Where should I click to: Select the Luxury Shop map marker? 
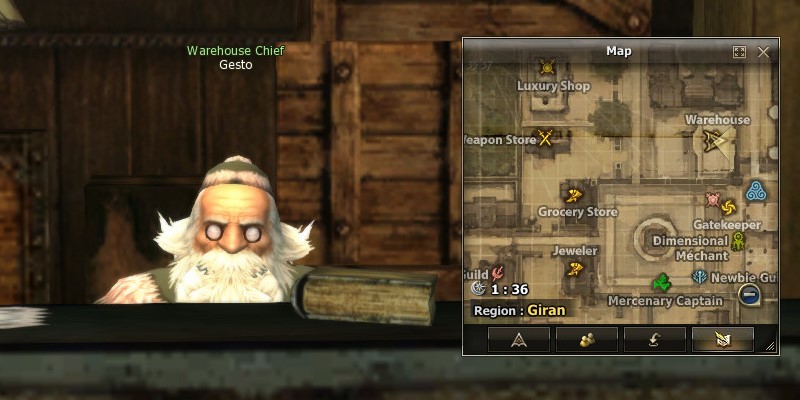click(547, 68)
